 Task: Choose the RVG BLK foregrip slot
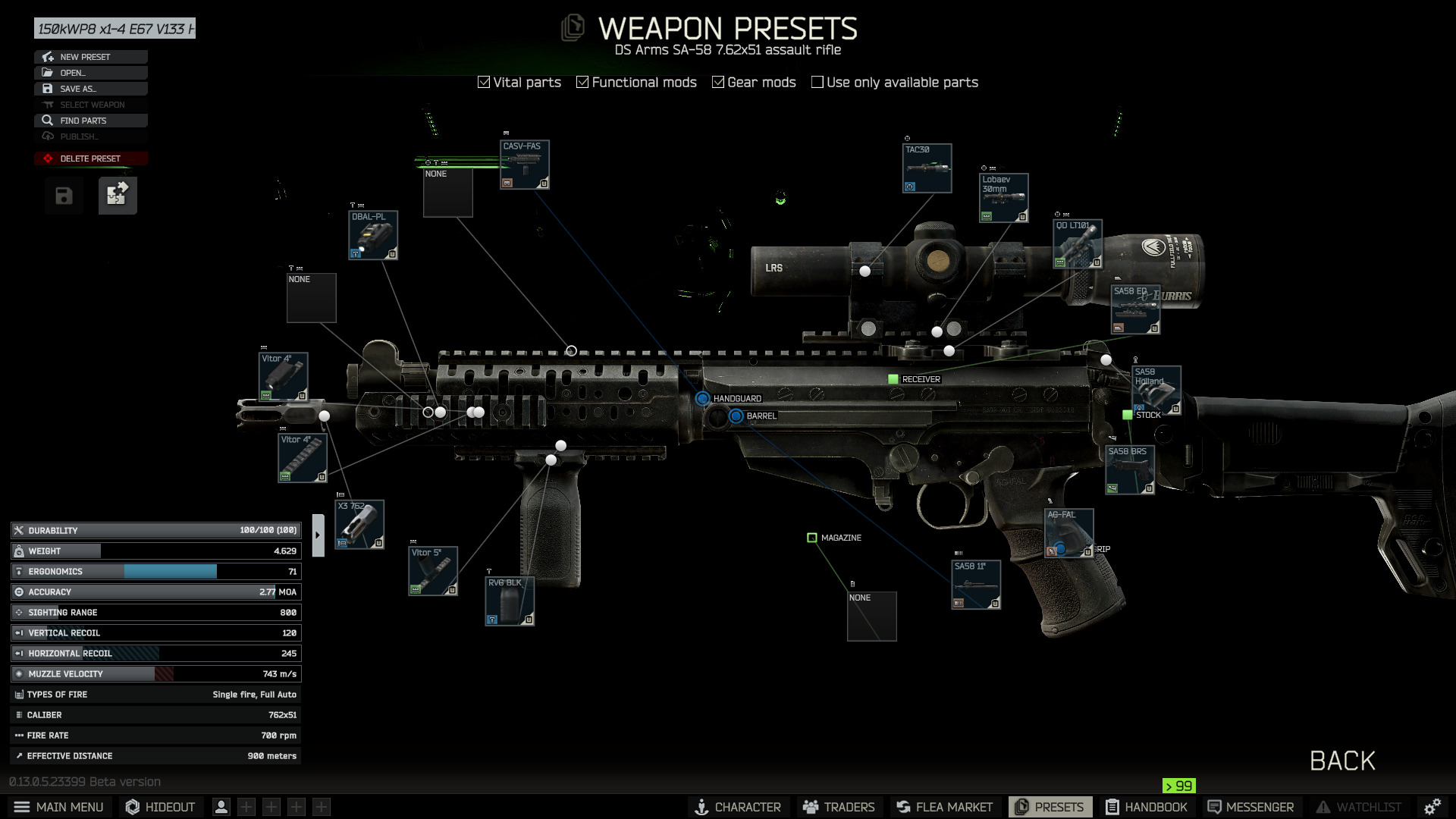510,601
